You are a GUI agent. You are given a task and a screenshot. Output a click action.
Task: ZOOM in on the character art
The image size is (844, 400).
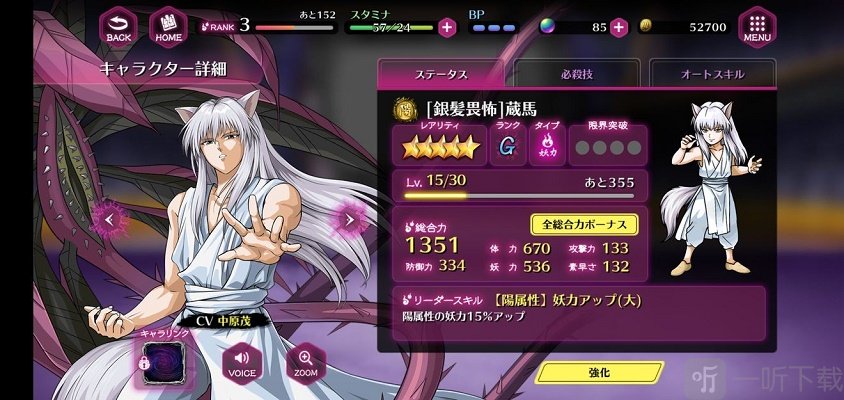tap(305, 362)
